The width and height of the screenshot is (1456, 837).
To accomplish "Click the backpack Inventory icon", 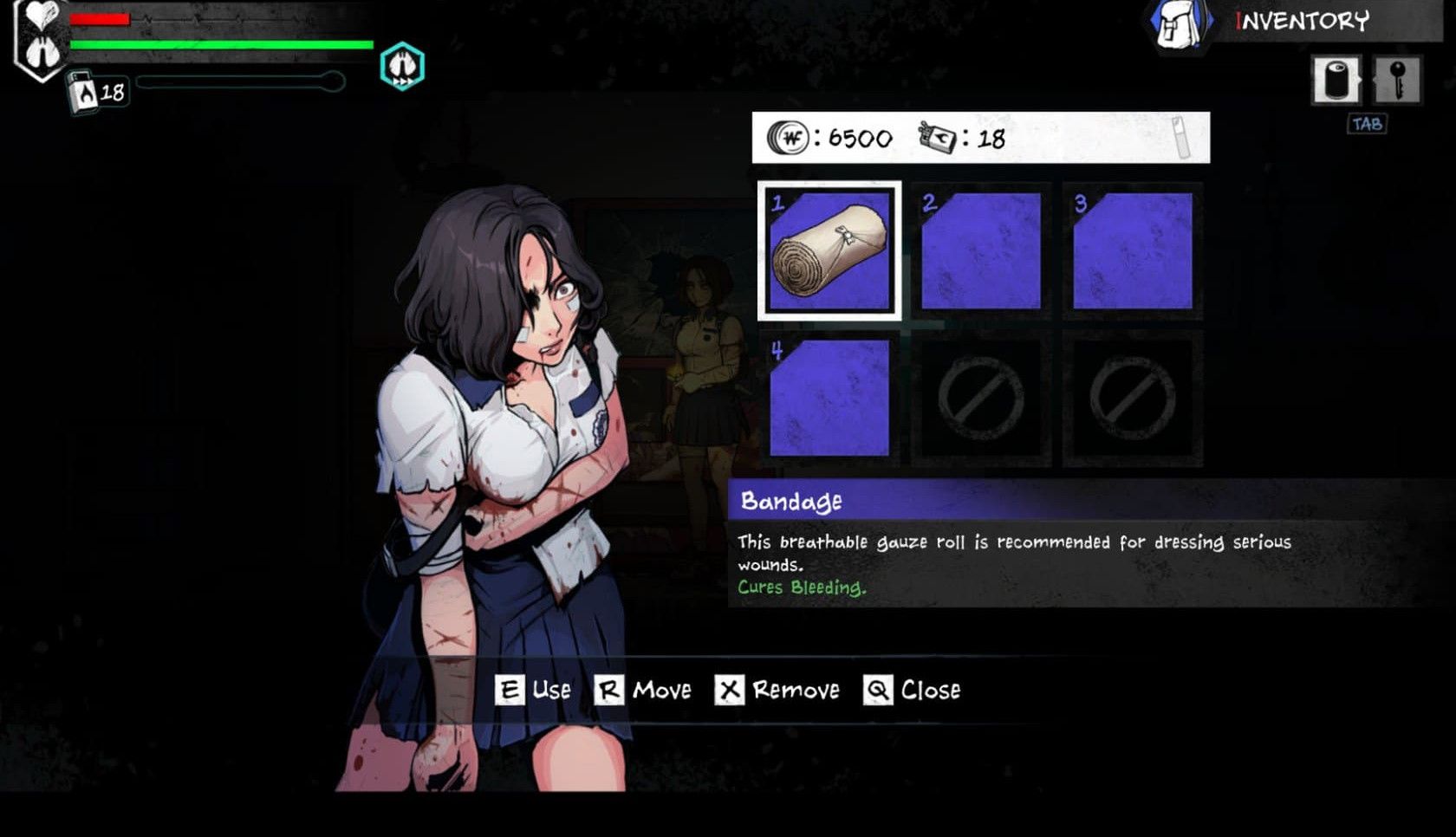I will 1180,23.
